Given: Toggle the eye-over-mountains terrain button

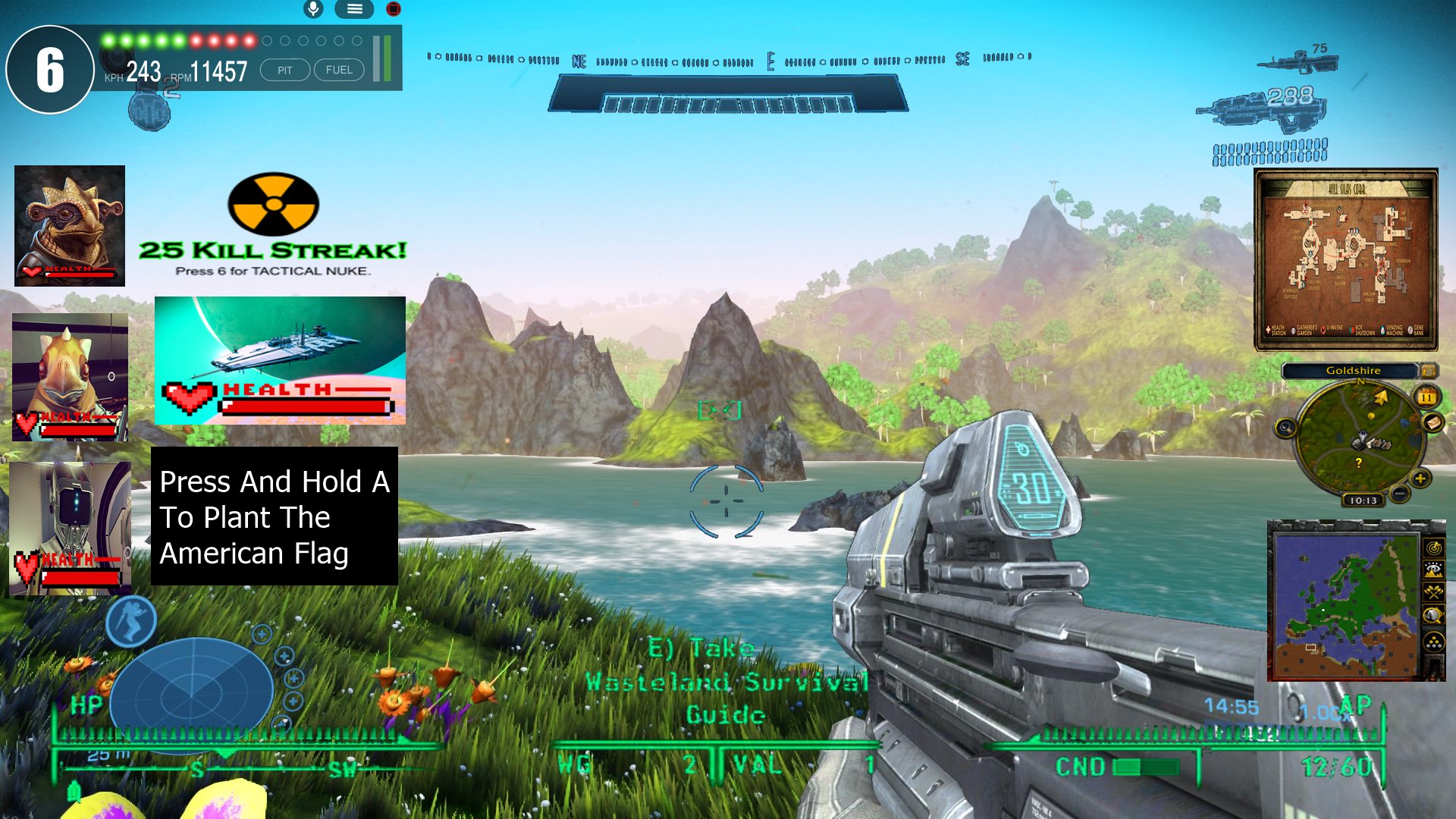Looking at the screenshot, I should [1433, 570].
